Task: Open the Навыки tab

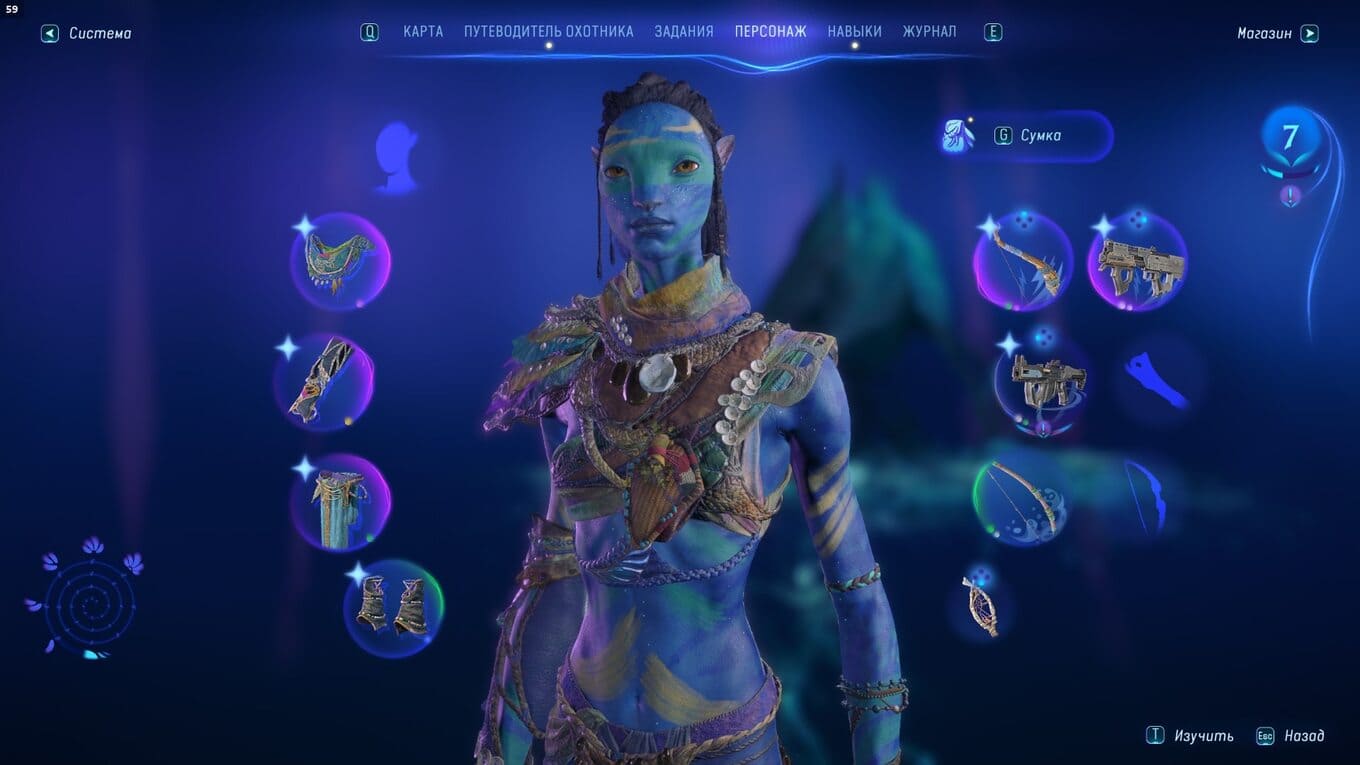Action: (854, 32)
